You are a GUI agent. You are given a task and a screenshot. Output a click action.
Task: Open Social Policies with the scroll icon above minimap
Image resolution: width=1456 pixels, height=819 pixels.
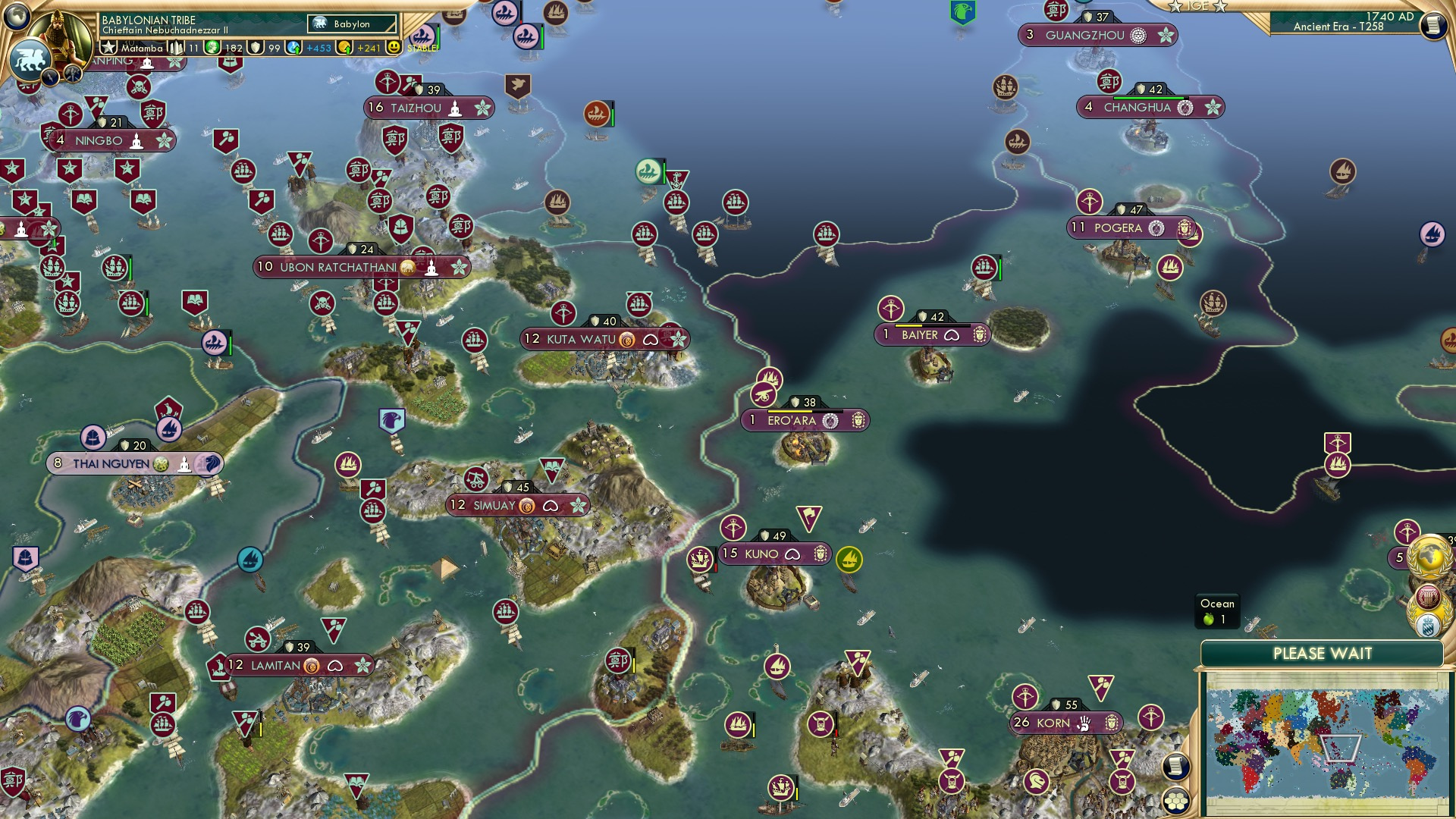point(1175,767)
